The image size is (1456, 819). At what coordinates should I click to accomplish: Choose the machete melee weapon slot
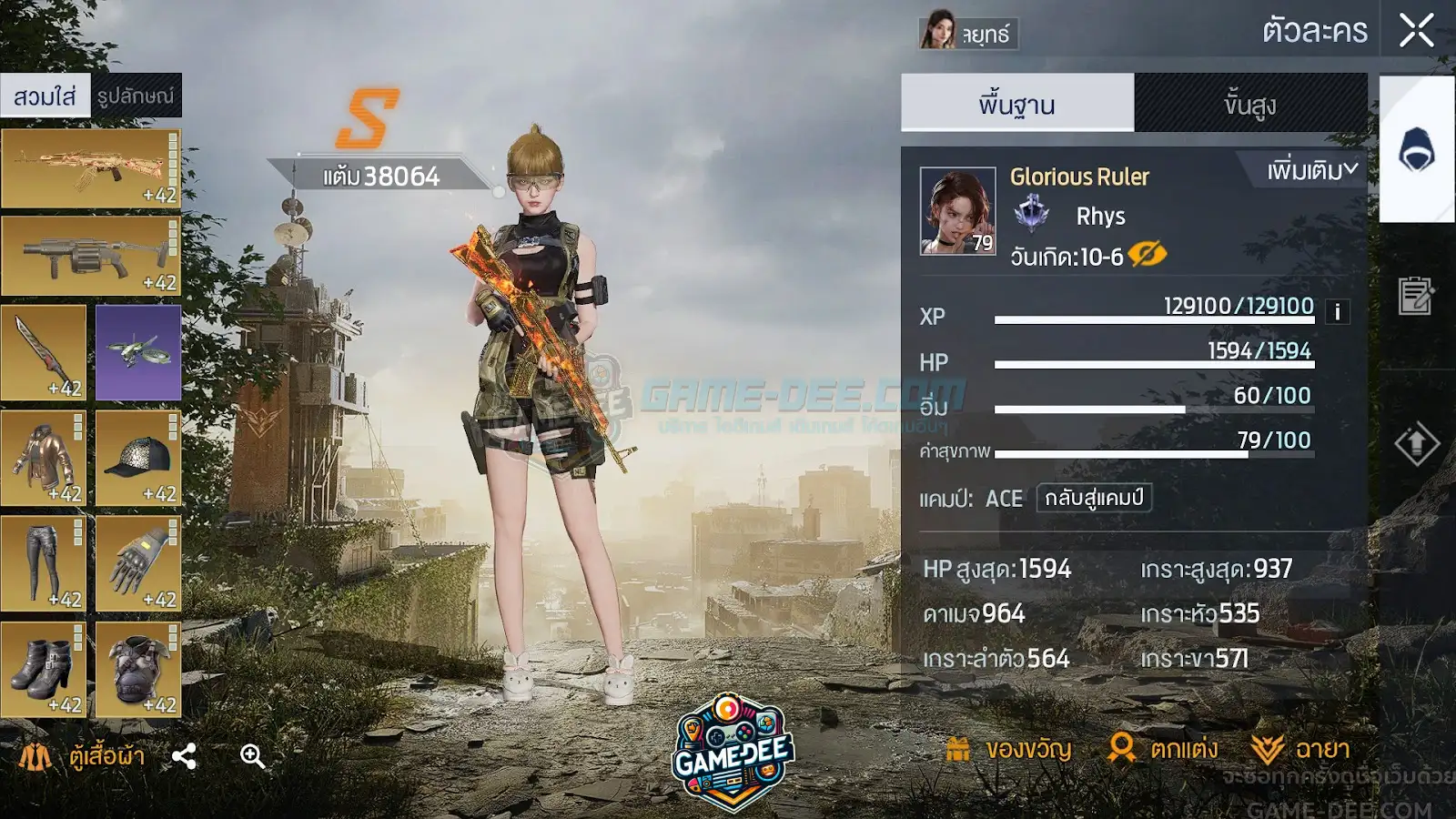pyautogui.click(x=44, y=353)
